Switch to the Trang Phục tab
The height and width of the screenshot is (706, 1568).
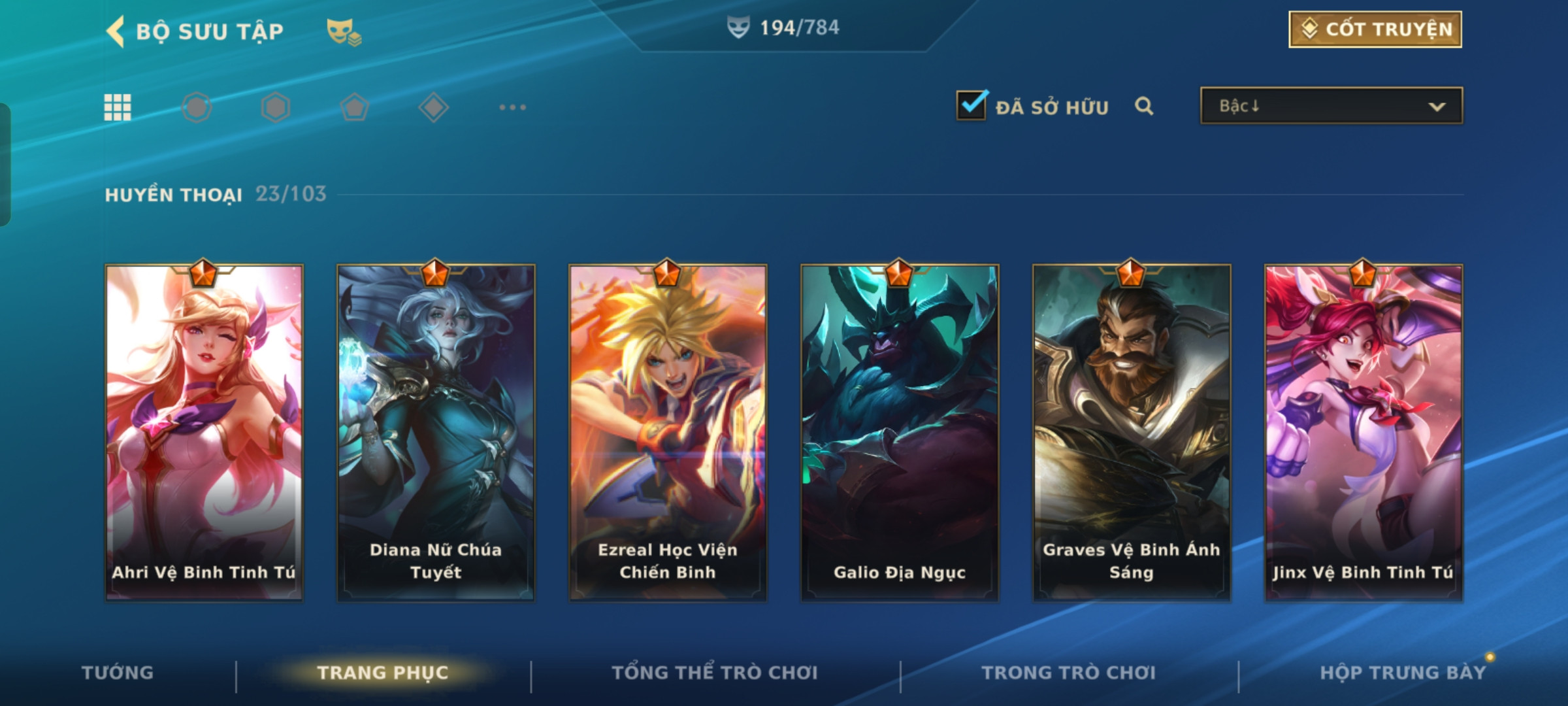pyautogui.click(x=383, y=673)
